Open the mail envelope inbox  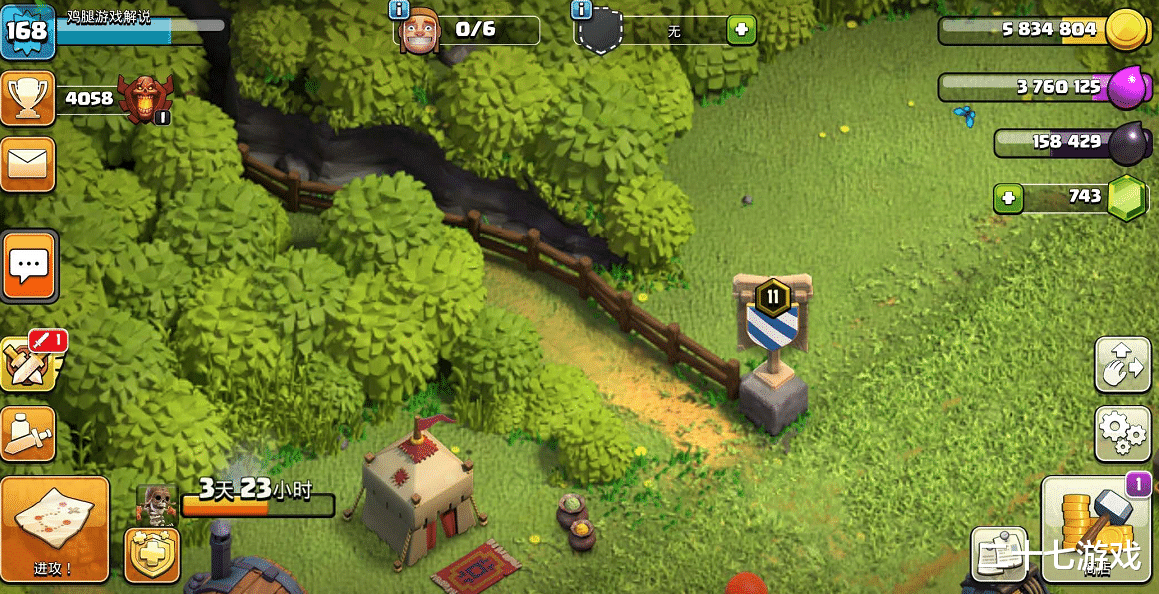click(28, 164)
